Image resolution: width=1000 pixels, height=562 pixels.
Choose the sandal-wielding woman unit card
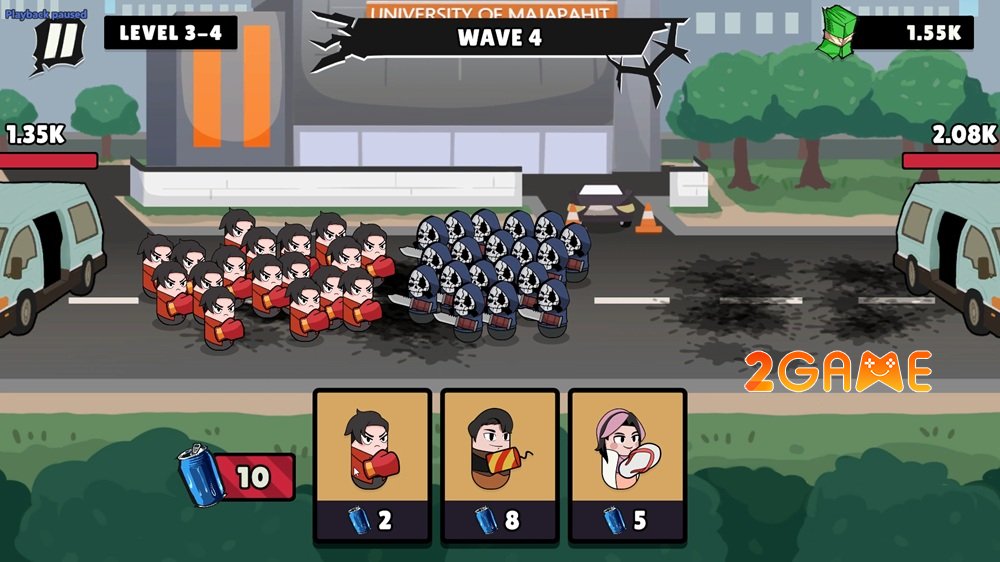tap(627, 465)
